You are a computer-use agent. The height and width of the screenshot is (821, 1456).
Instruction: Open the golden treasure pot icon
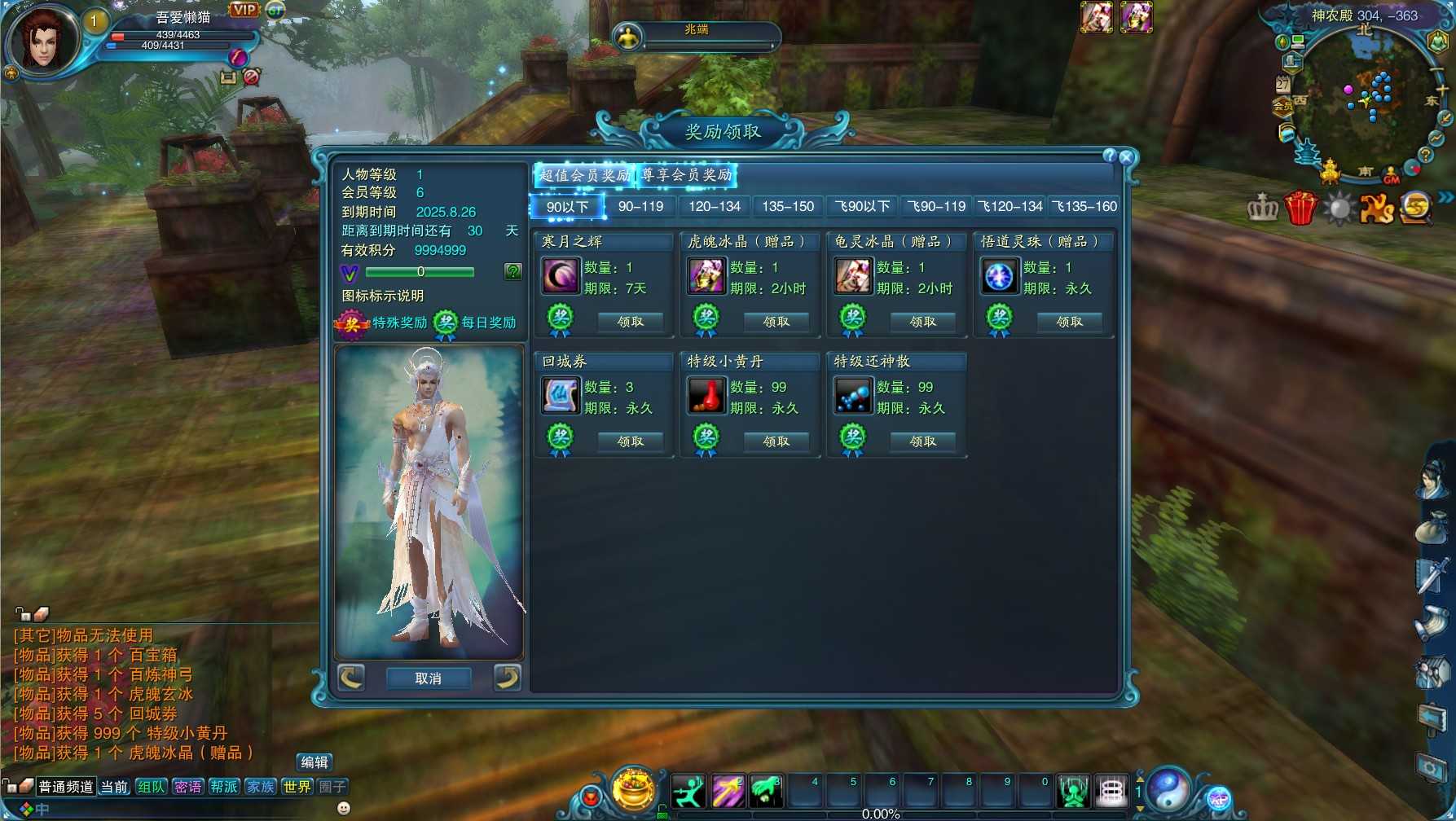coord(633,788)
